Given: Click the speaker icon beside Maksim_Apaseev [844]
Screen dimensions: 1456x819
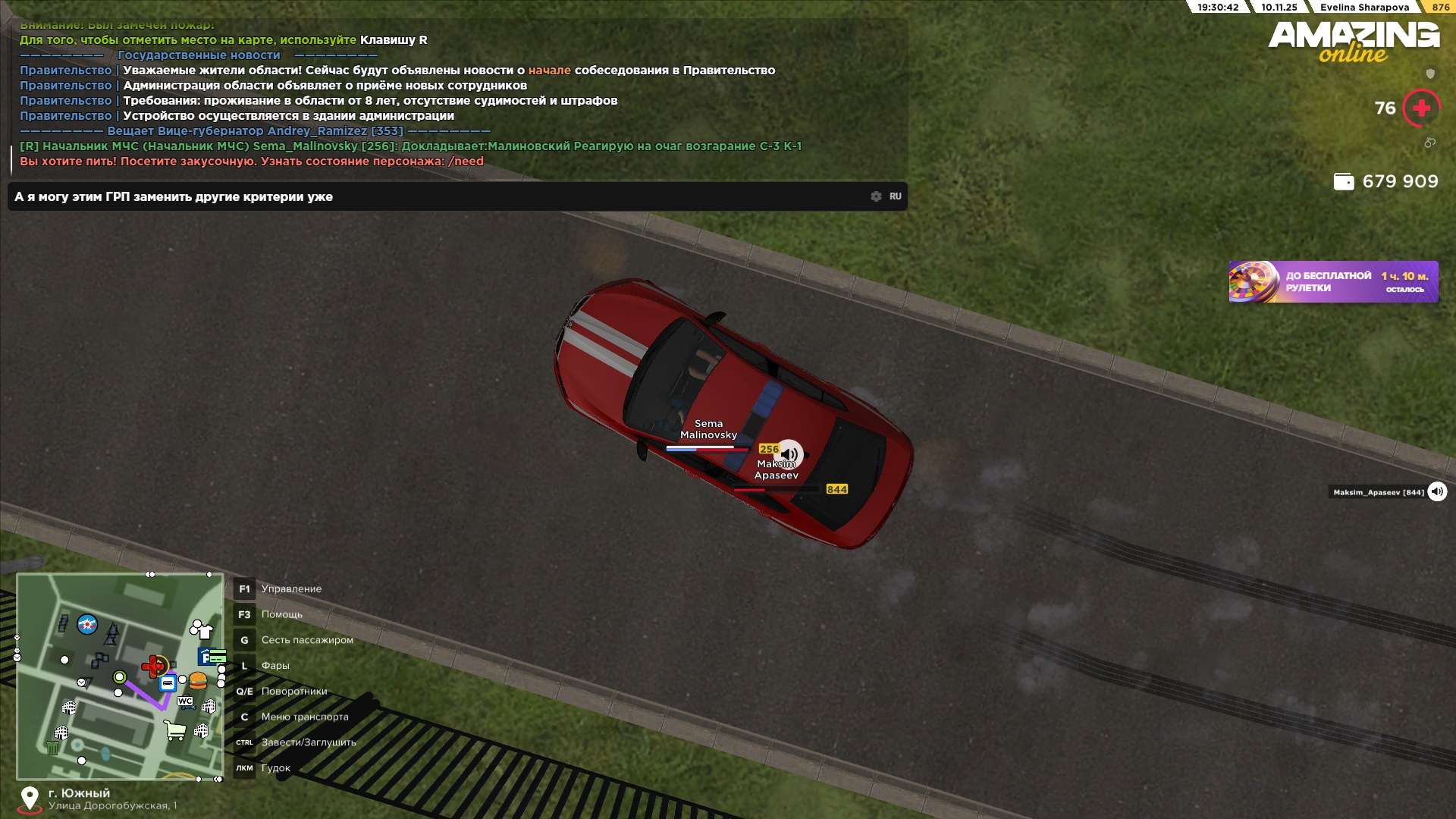Looking at the screenshot, I should click(x=1437, y=492).
